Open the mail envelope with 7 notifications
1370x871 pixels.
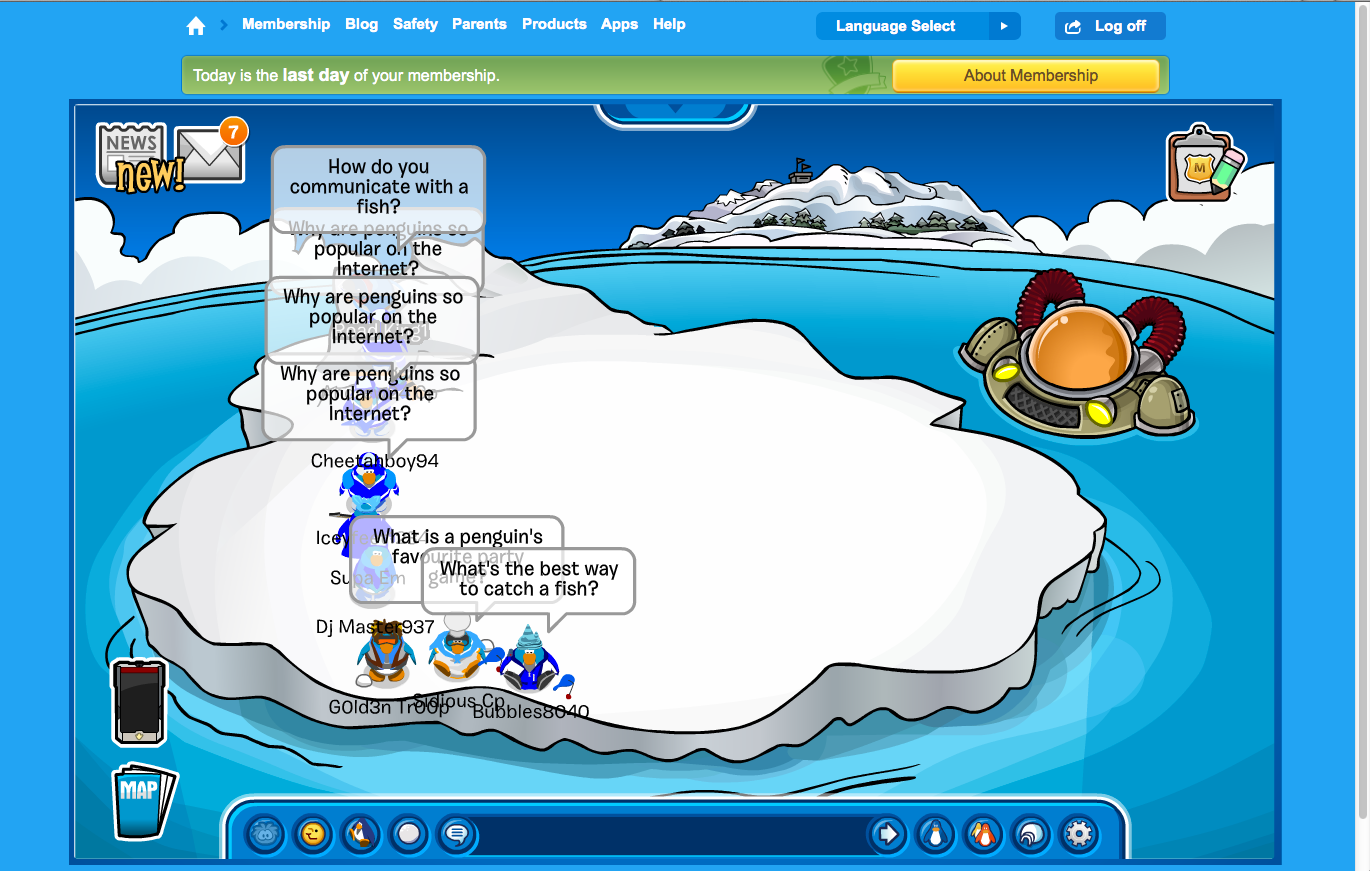coord(209,155)
